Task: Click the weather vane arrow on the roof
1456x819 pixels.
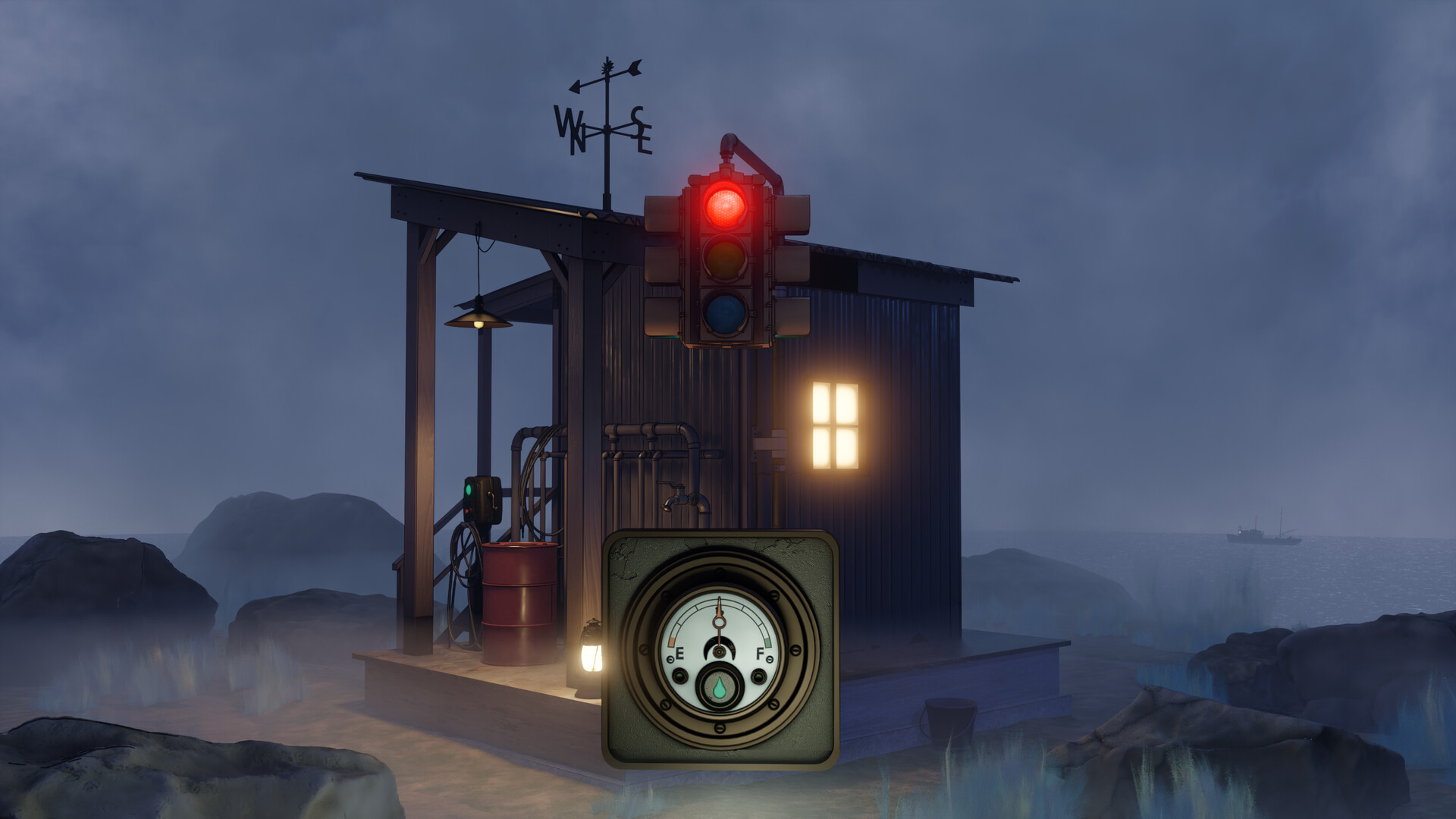Action: point(607,76)
